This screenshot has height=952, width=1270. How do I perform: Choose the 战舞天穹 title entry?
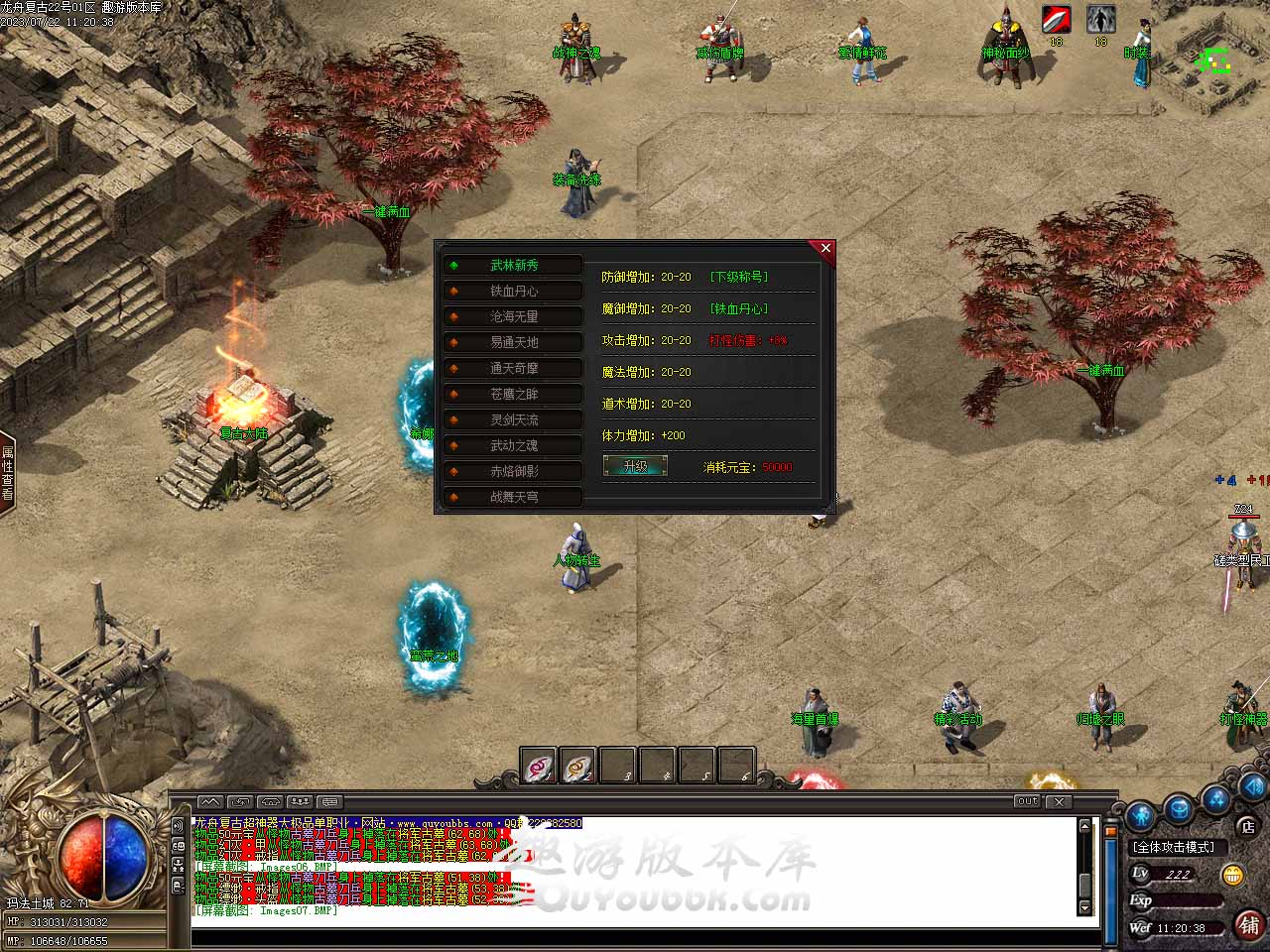(x=513, y=497)
